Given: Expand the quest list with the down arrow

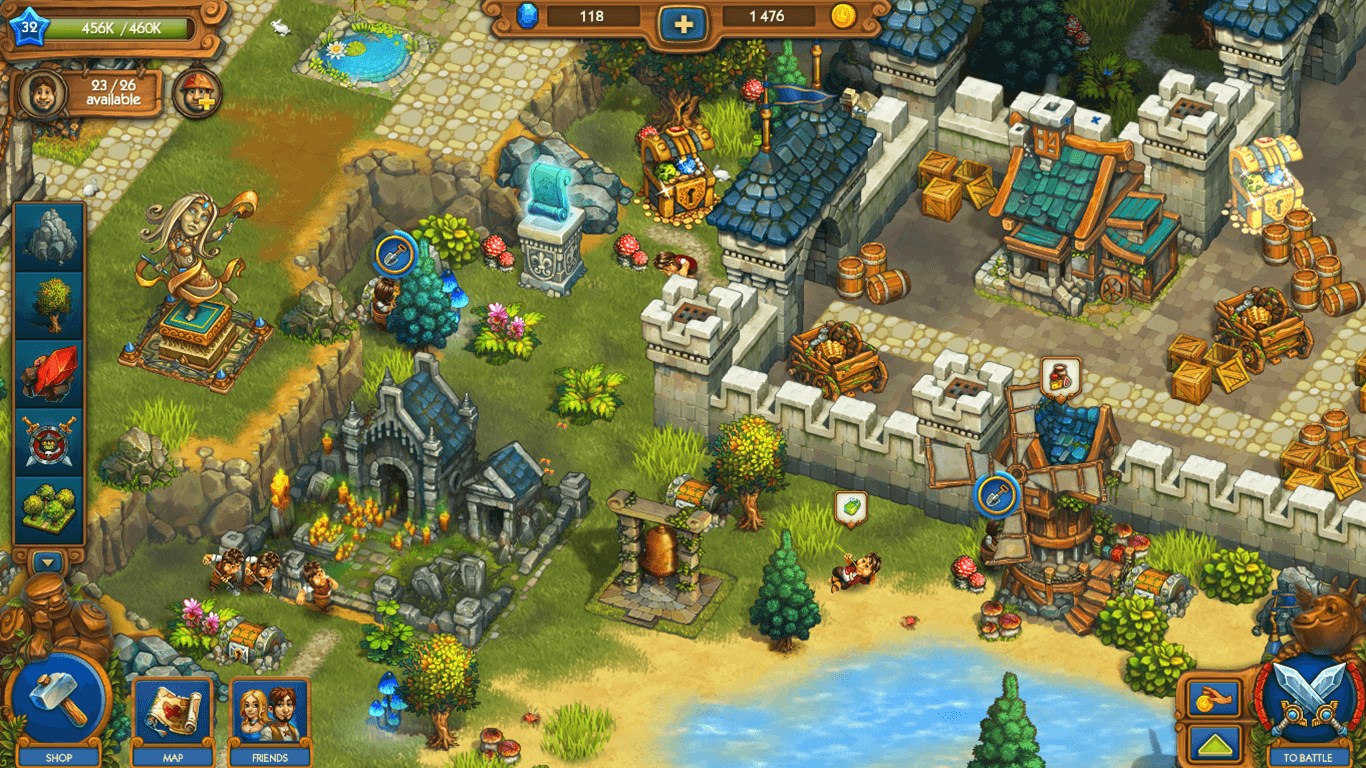Looking at the screenshot, I should click(49, 562).
